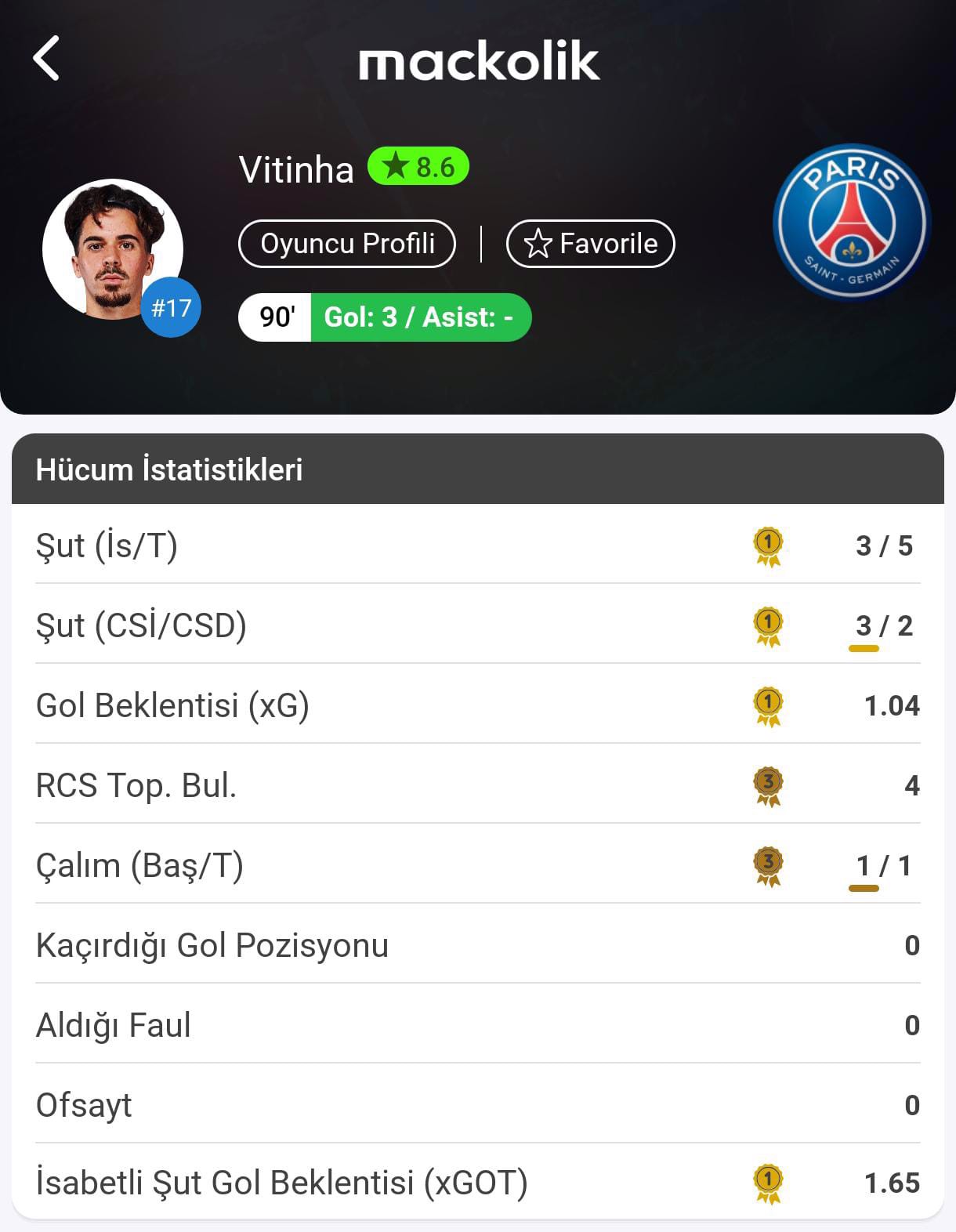Select the Hücum İstatistikleri section header
956x1232 pixels.
point(477,469)
